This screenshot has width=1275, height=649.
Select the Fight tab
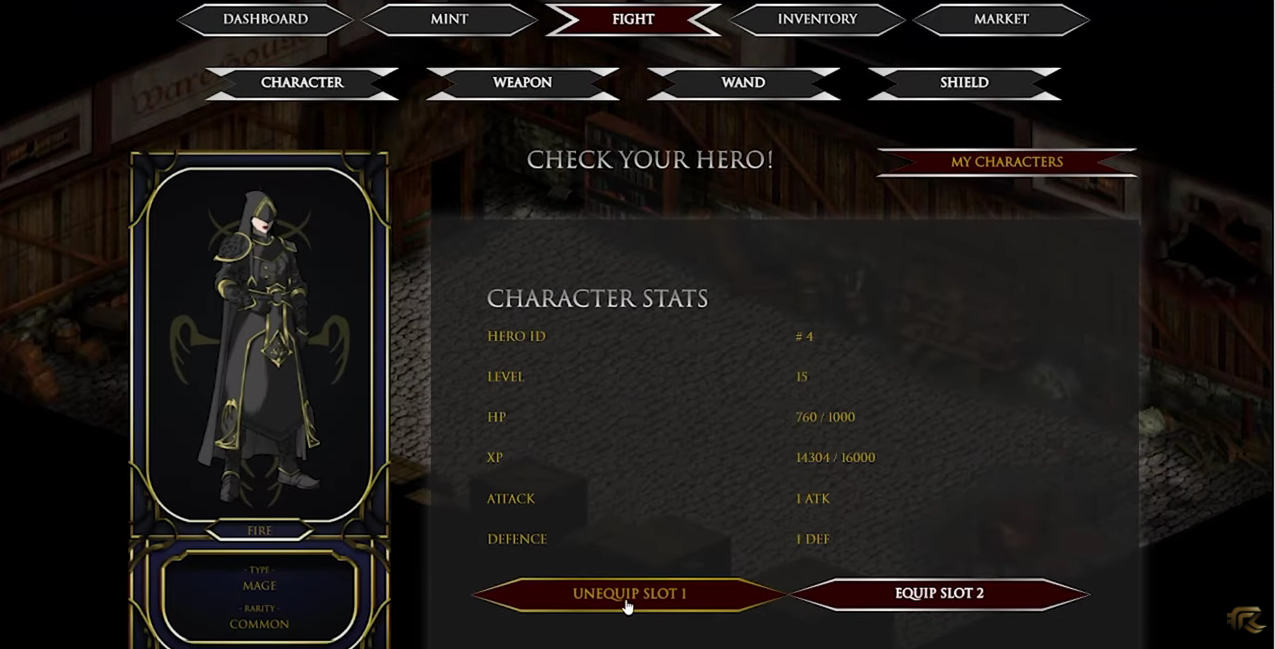tap(633, 19)
